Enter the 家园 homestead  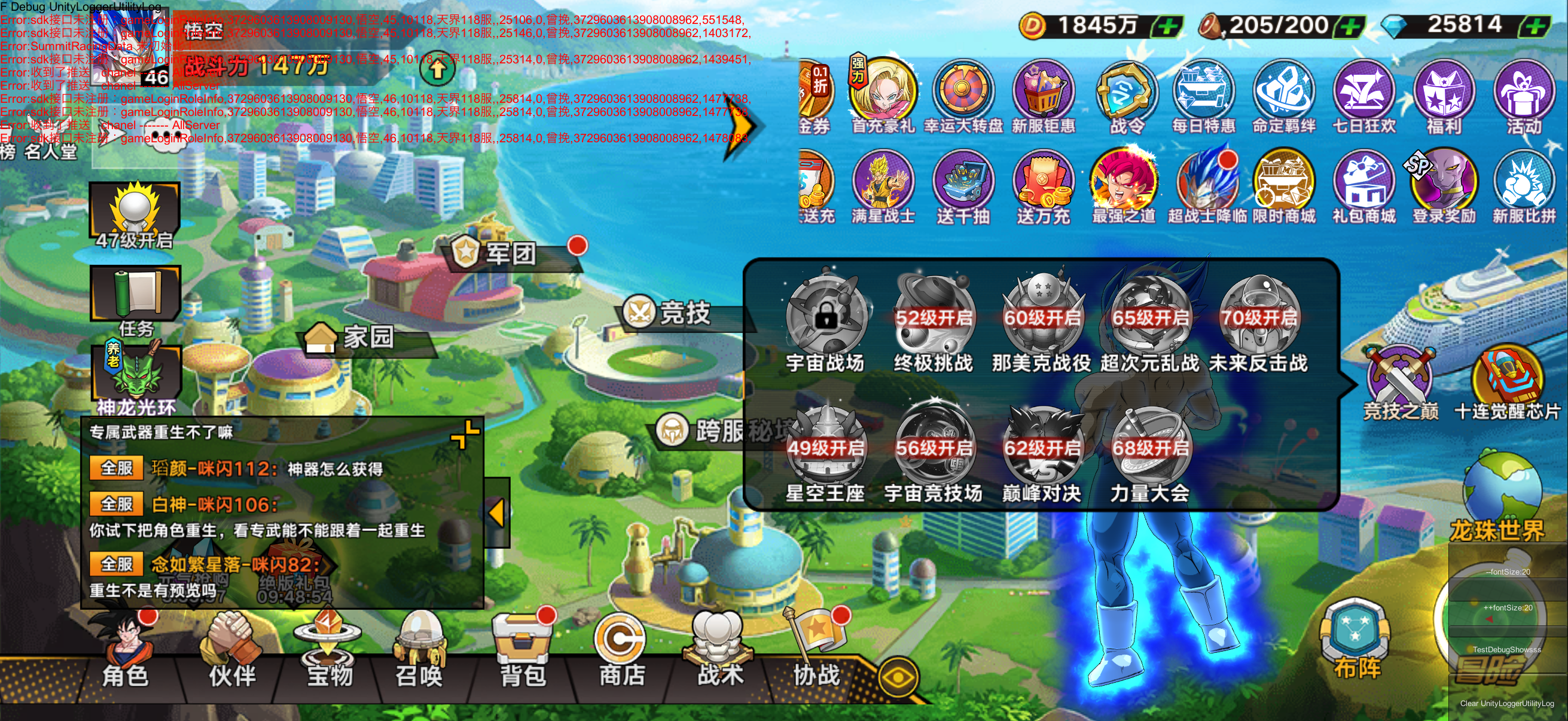(x=368, y=337)
